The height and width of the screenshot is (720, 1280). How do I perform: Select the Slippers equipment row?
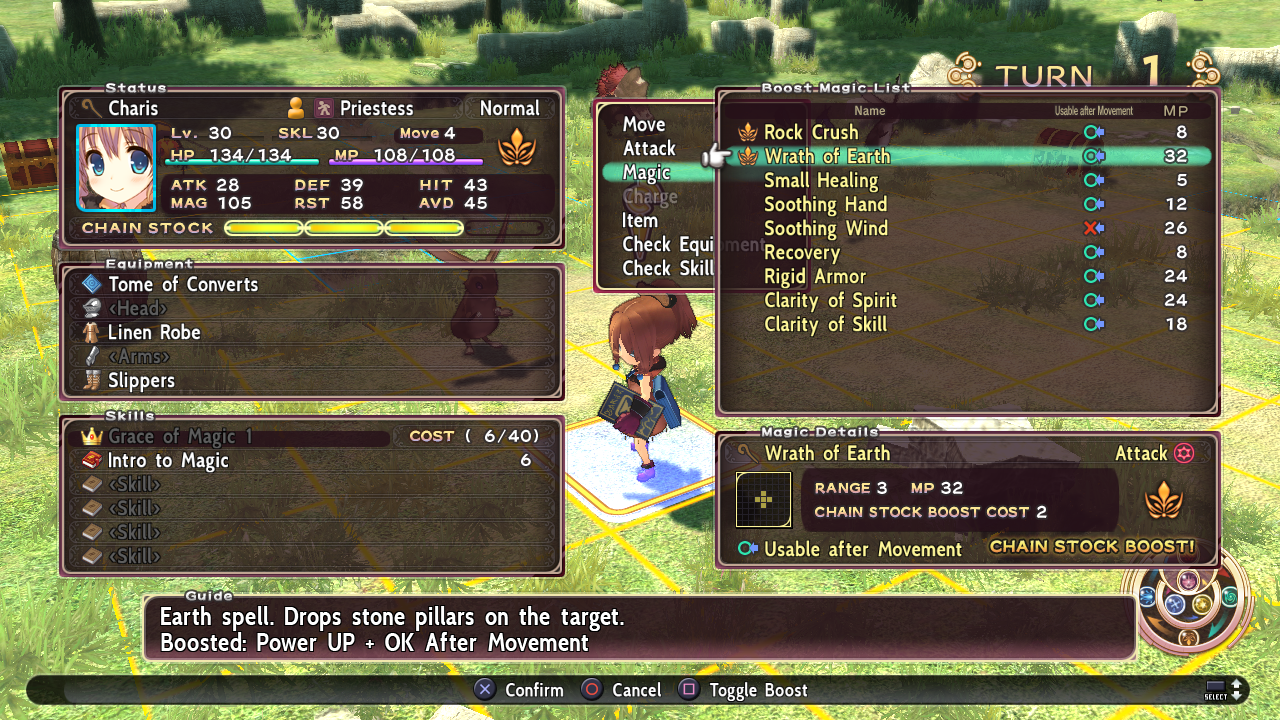point(141,381)
